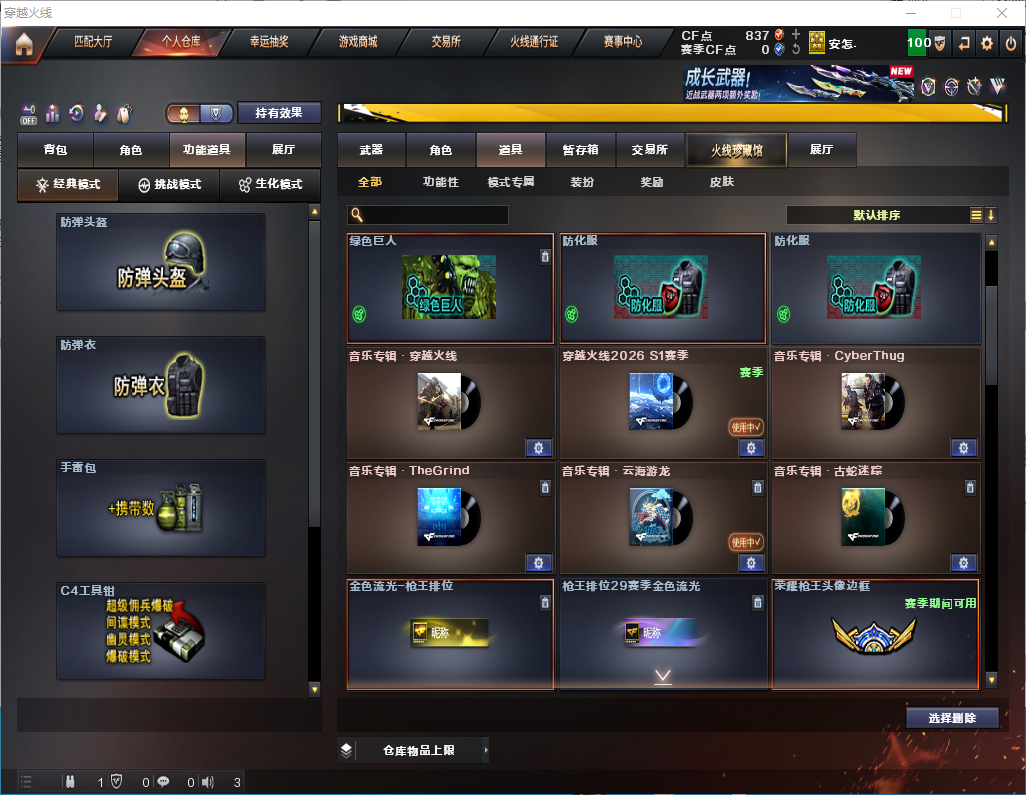
Task: Open the 游戏商城 game store
Action: 357,43
